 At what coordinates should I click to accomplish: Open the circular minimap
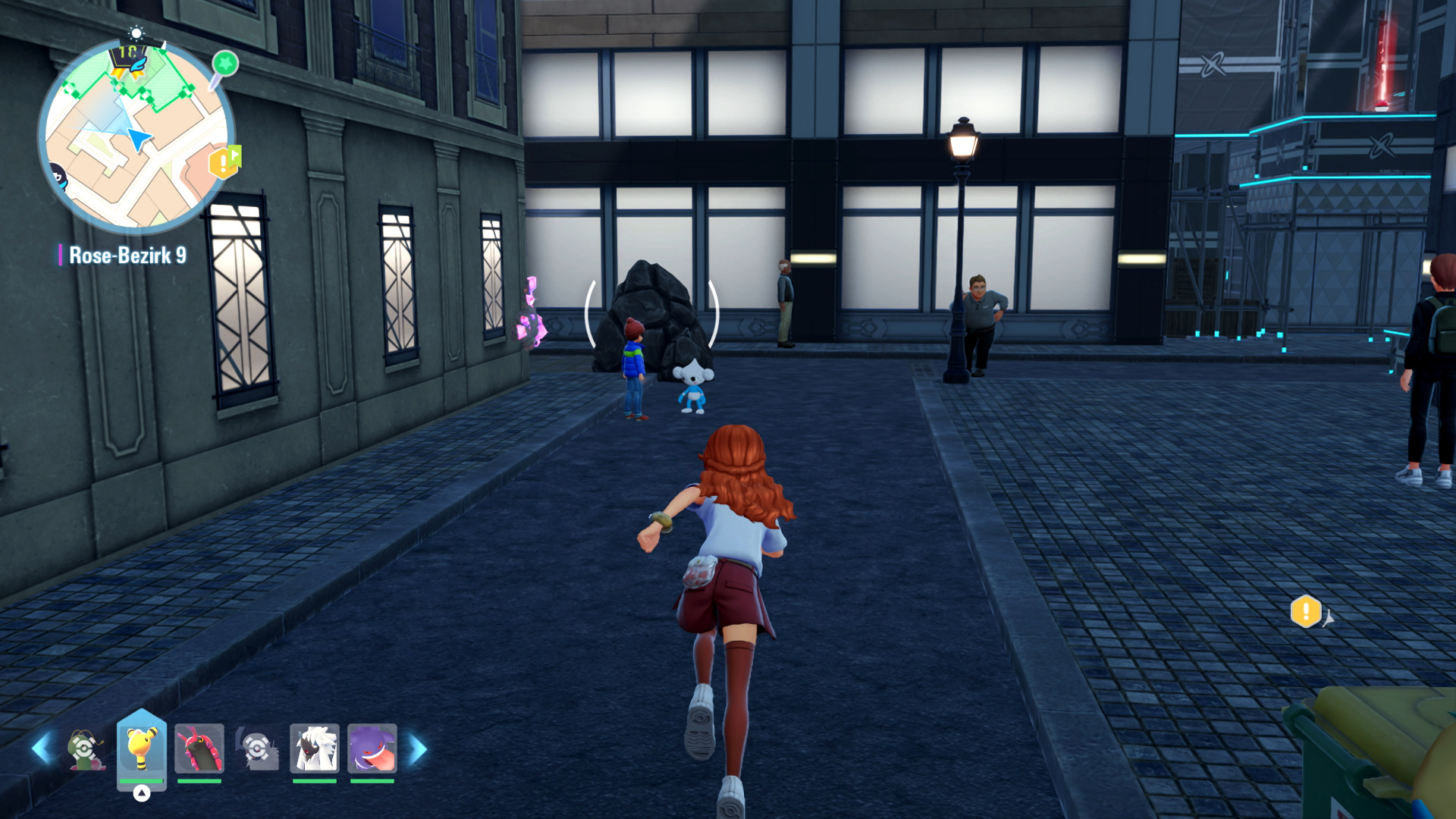click(x=136, y=136)
